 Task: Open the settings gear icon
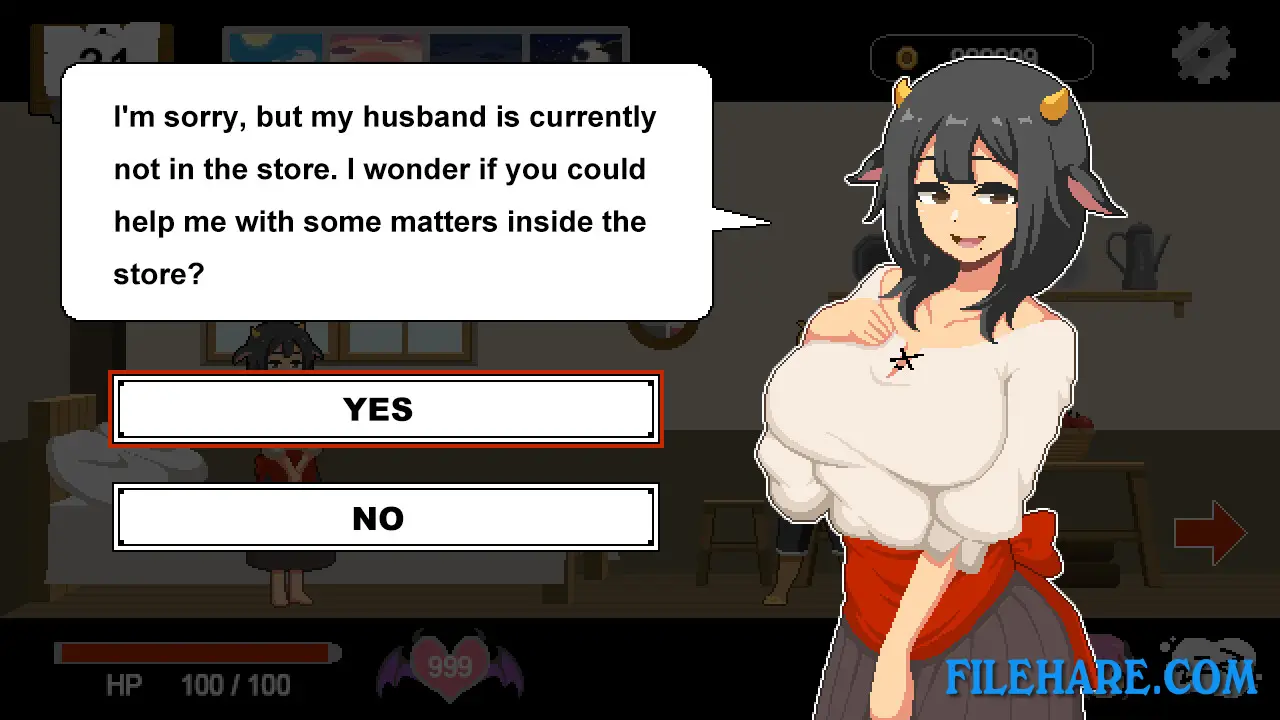pos(1204,52)
